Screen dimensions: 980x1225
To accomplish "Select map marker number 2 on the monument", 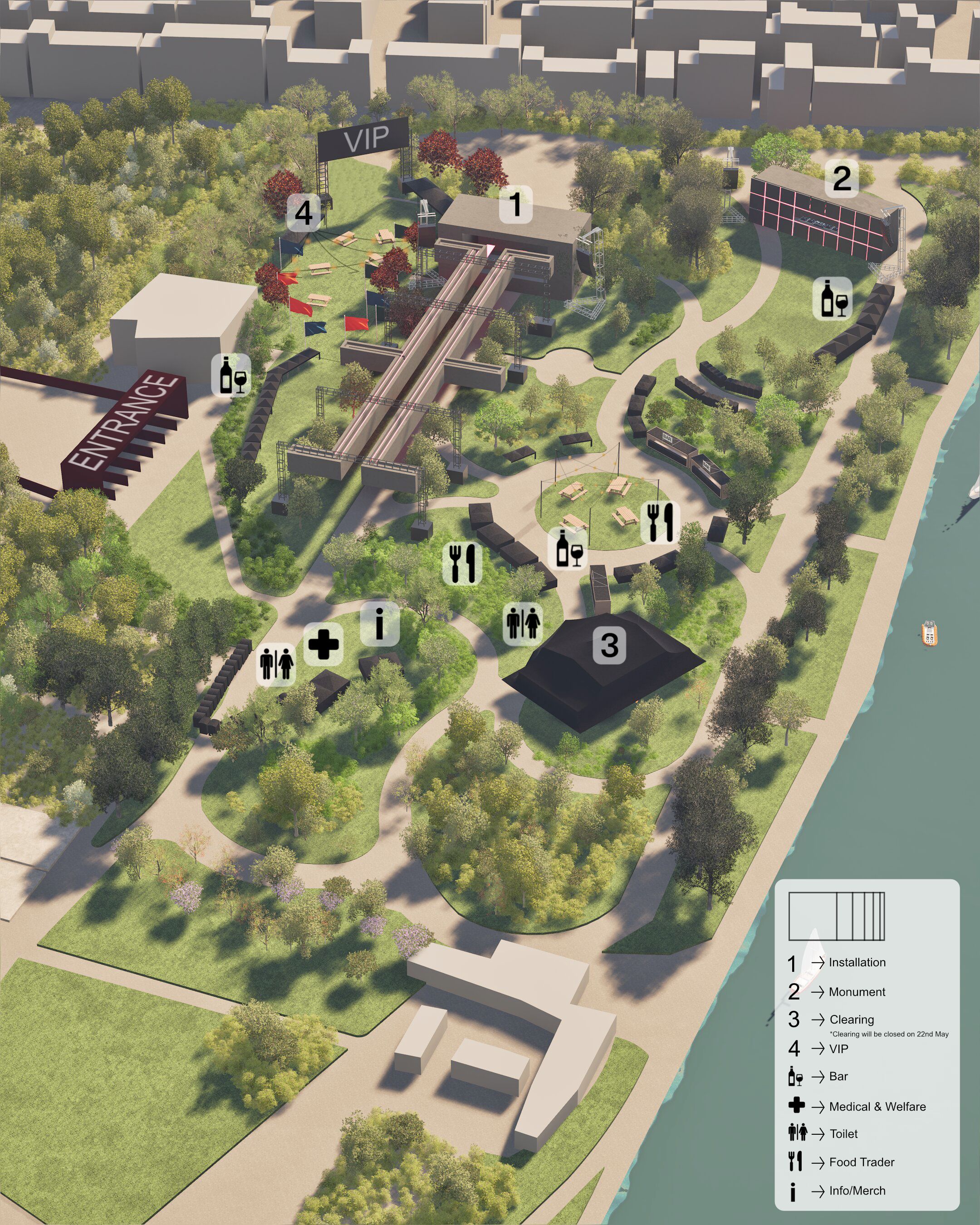I will [x=841, y=178].
